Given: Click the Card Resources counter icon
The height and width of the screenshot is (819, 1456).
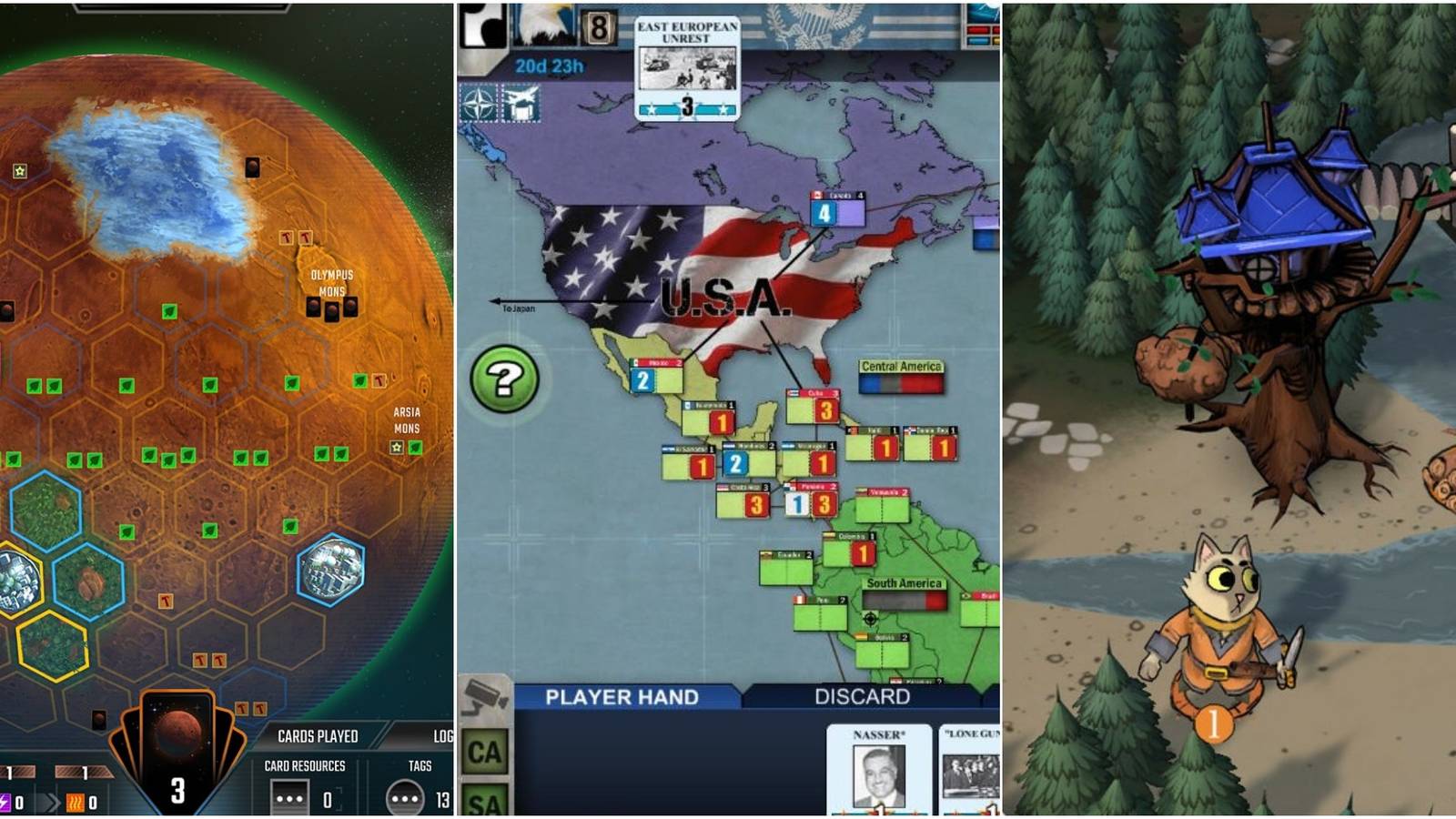Looking at the screenshot, I should pos(288,797).
